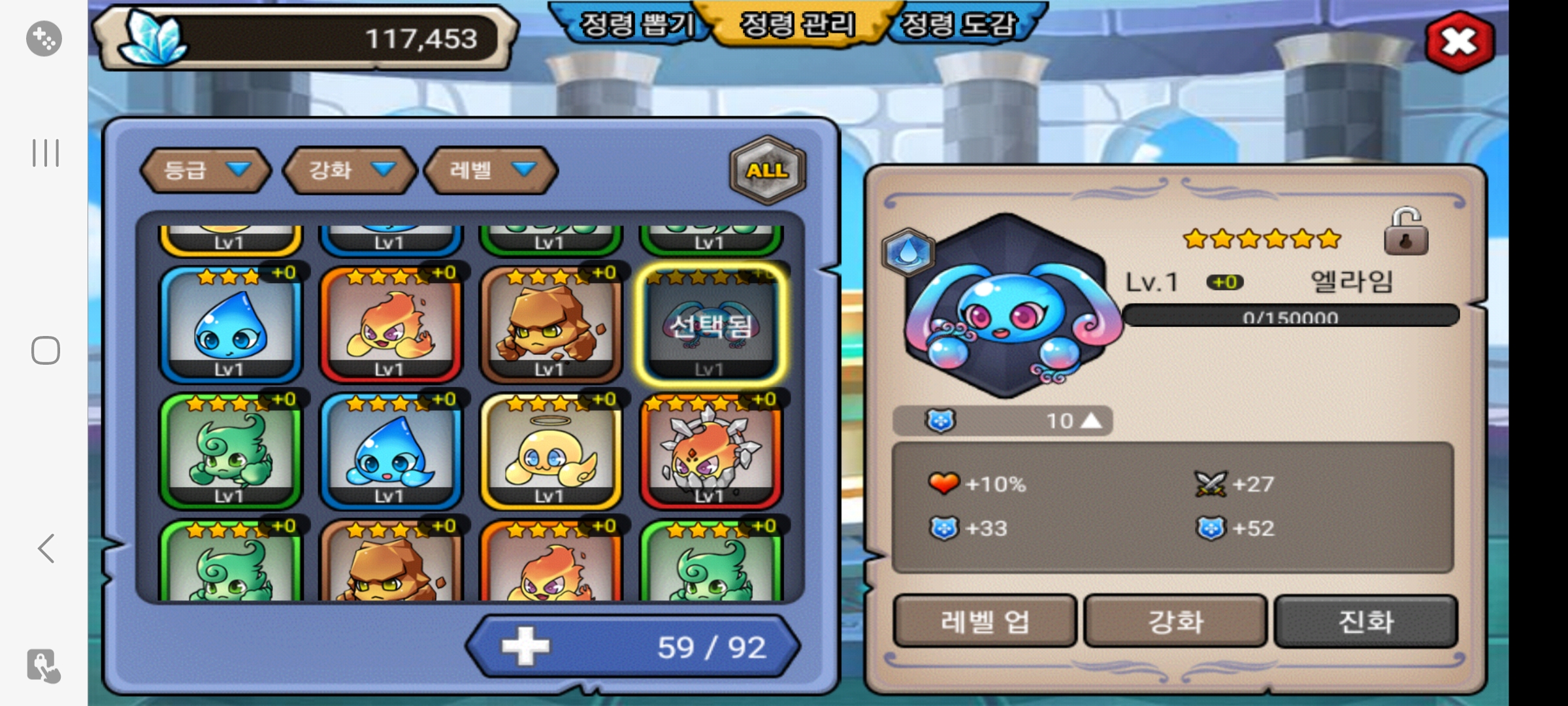Expand the shield stat showing 10

pyautogui.click(x=1091, y=421)
